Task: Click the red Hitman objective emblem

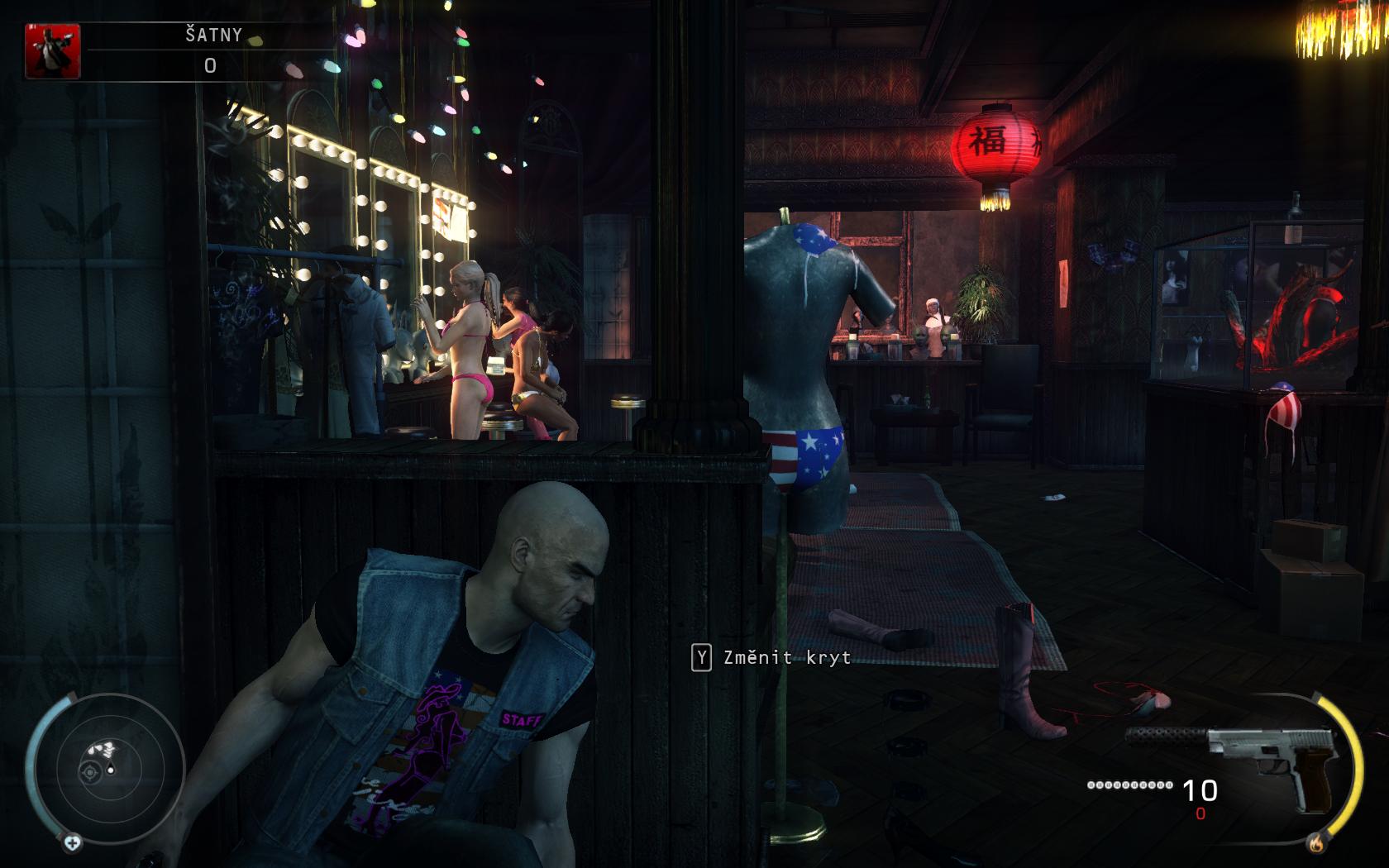Action: click(x=53, y=51)
